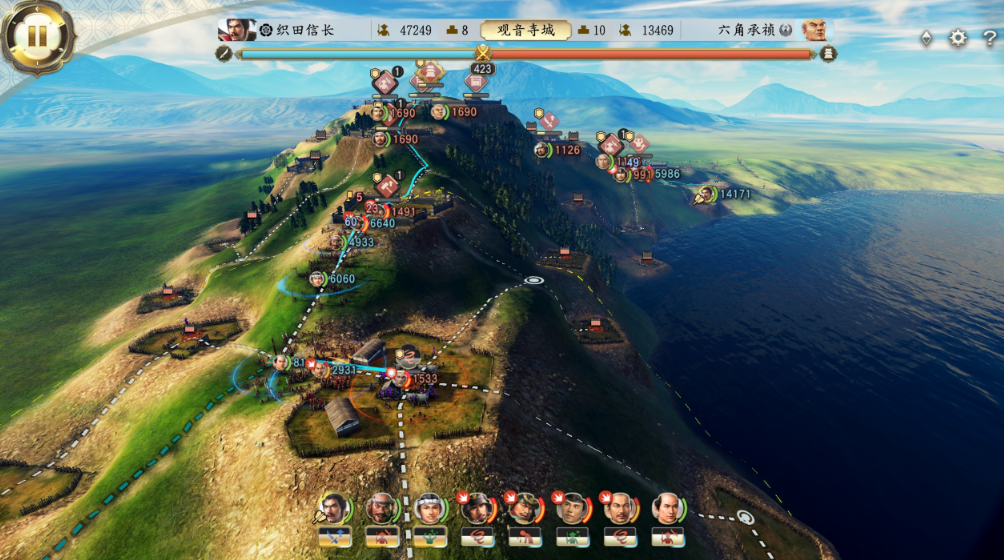
Task: Select the unit marker showing 14171 troops
Action: tap(706, 194)
